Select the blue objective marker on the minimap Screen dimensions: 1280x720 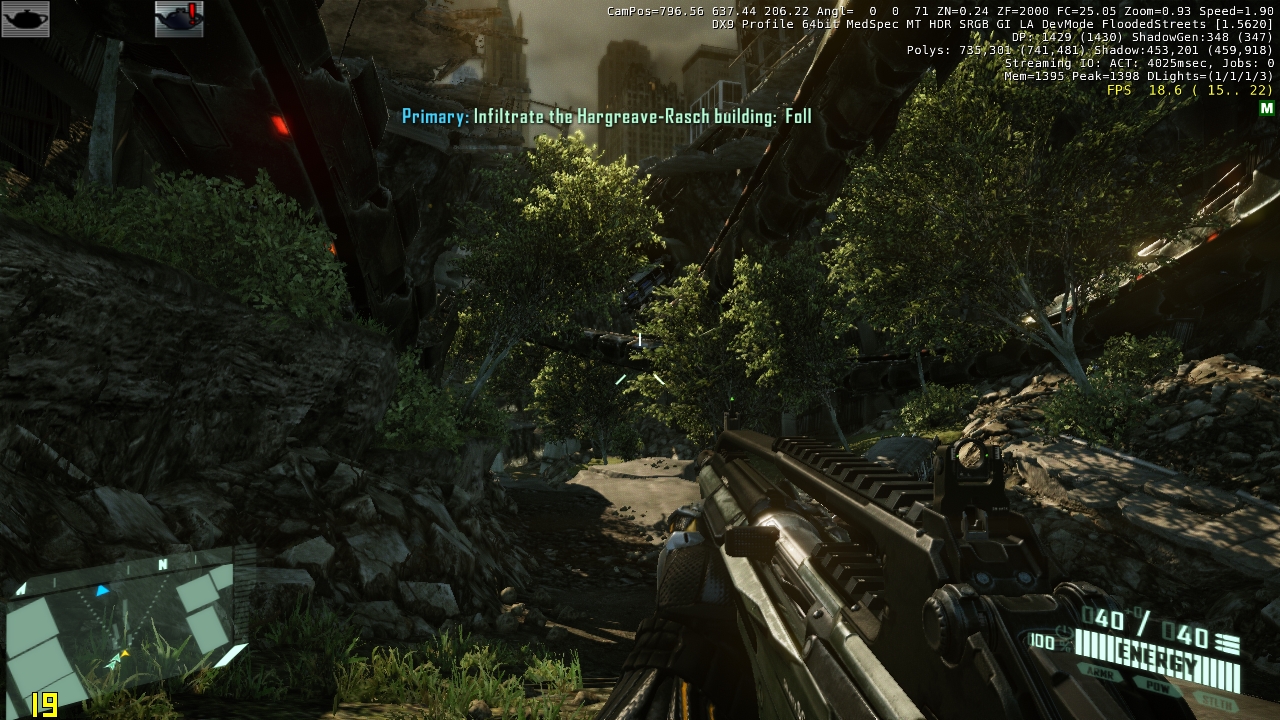[102, 591]
